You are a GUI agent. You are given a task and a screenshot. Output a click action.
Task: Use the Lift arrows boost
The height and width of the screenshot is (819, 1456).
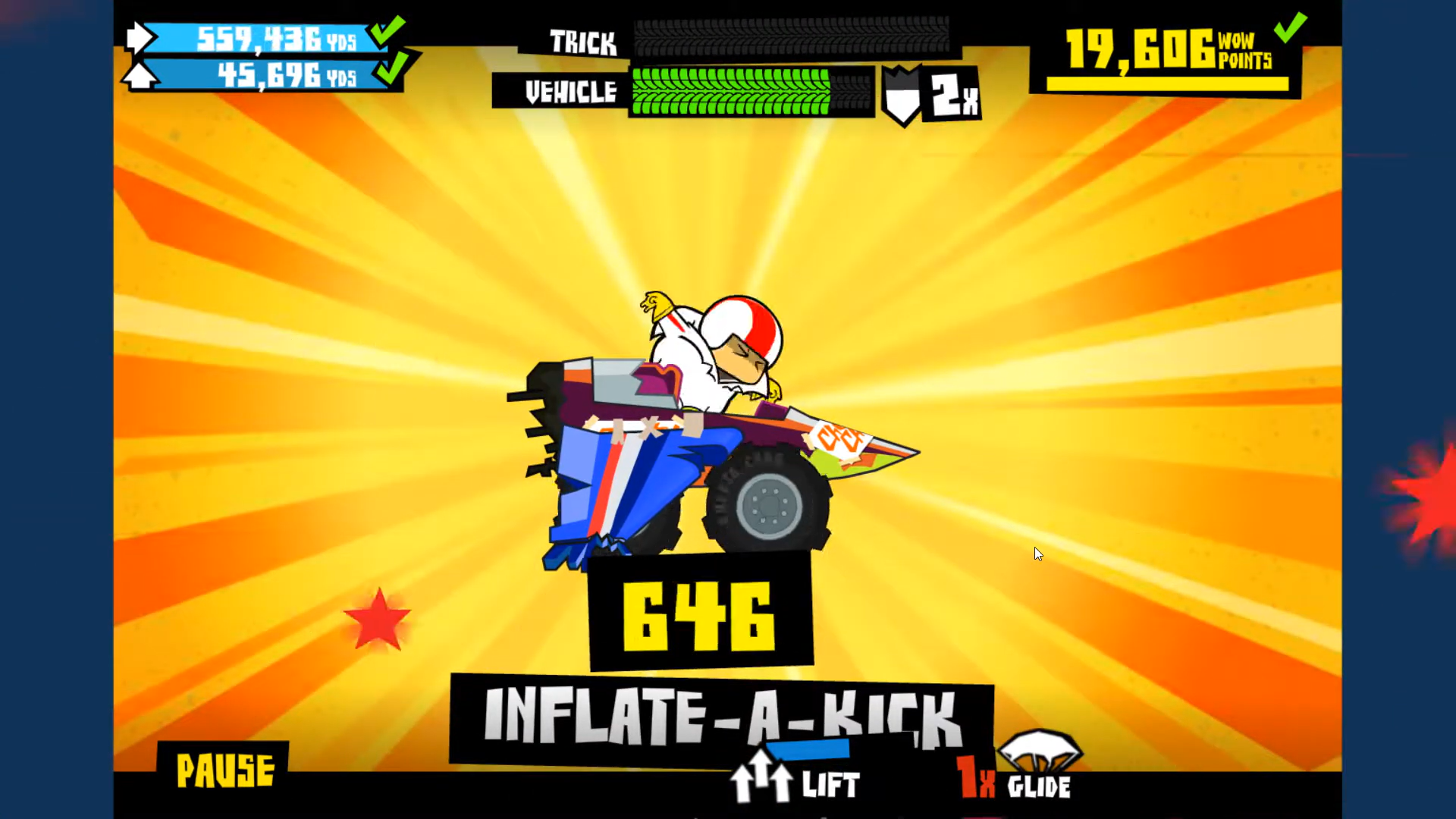(761, 777)
